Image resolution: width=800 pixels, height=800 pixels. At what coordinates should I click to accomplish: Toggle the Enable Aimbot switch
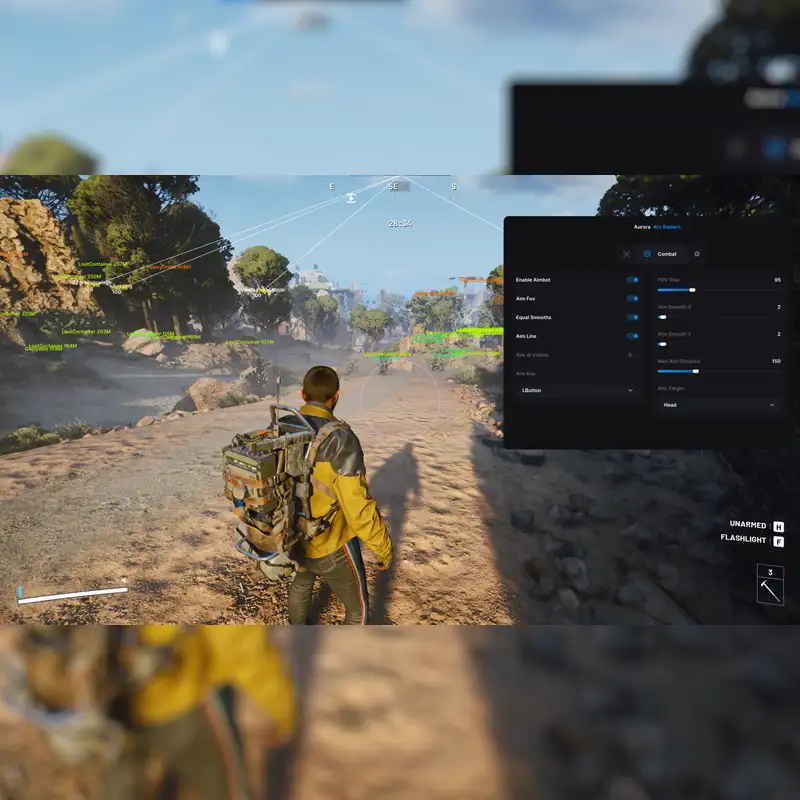[632, 280]
